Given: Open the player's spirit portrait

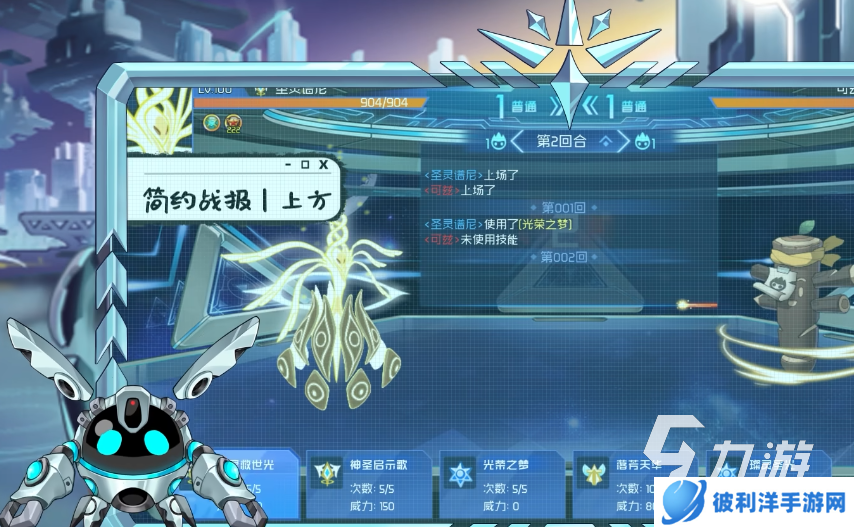Looking at the screenshot, I should pos(160,116).
